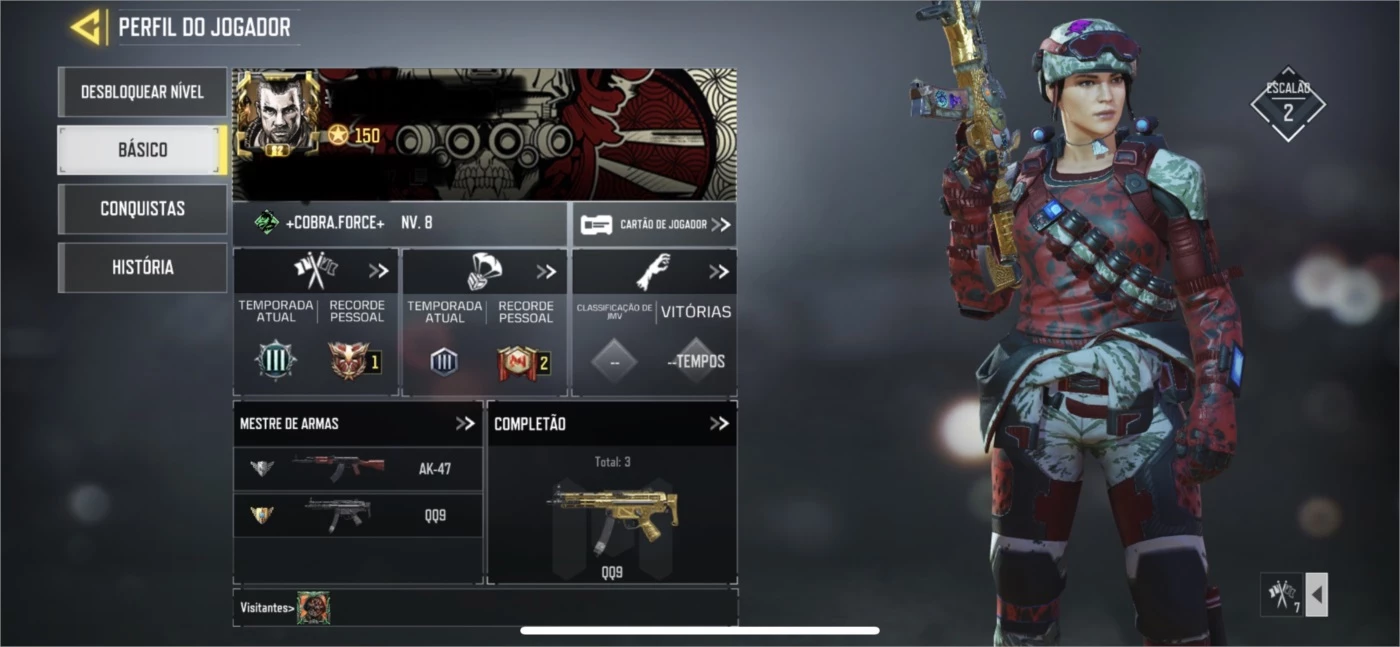Expand the side panel with the arrow
The image size is (1400, 647).
coord(1317,595)
